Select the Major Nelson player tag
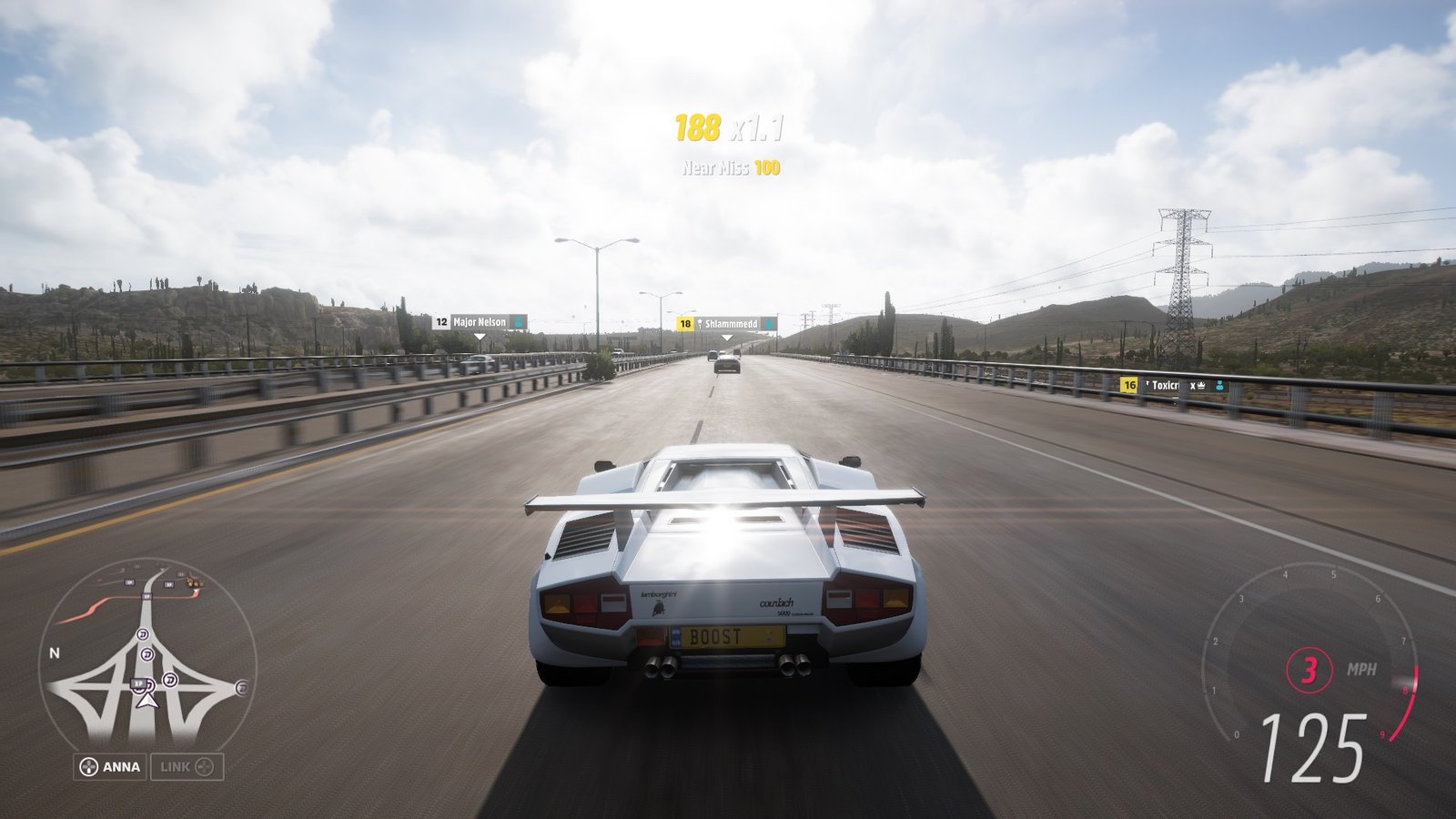Viewport: 1456px width, 819px height. tap(480, 322)
